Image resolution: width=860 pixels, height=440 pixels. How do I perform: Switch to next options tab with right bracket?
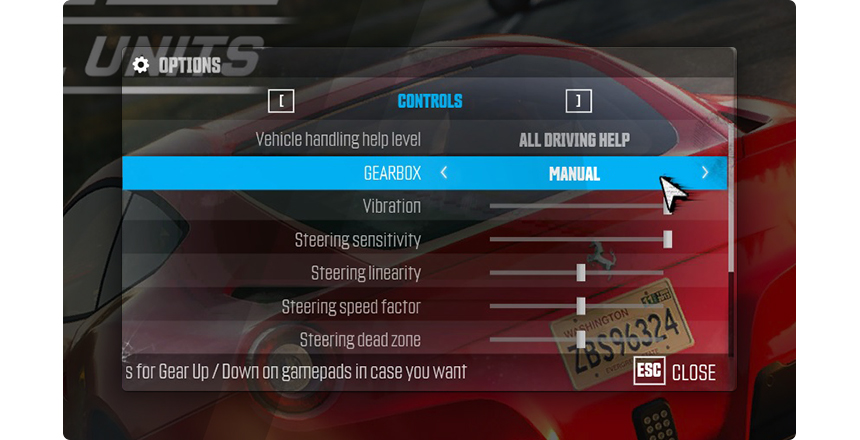click(x=578, y=101)
